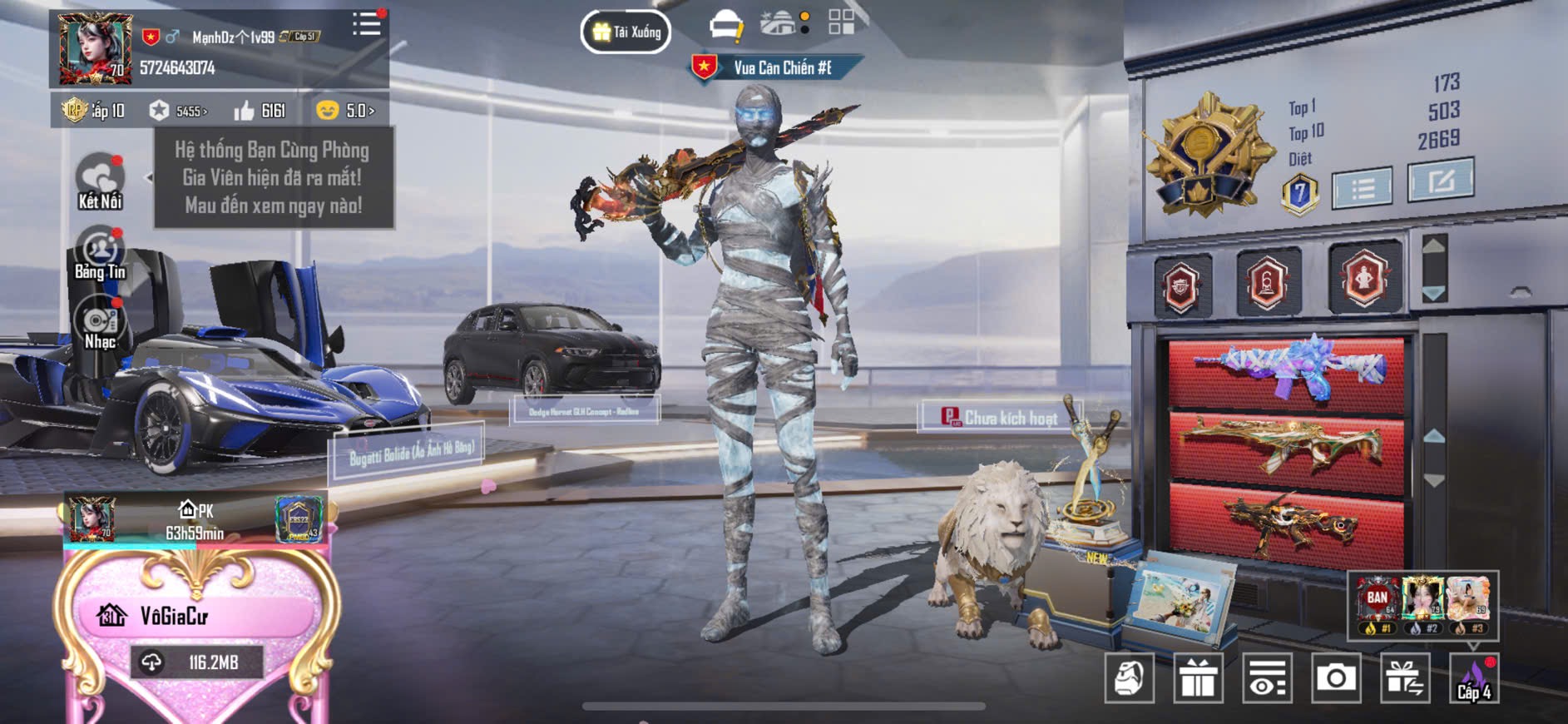Open the Chưa kích hoạt label

pyautogui.click(x=999, y=418)
